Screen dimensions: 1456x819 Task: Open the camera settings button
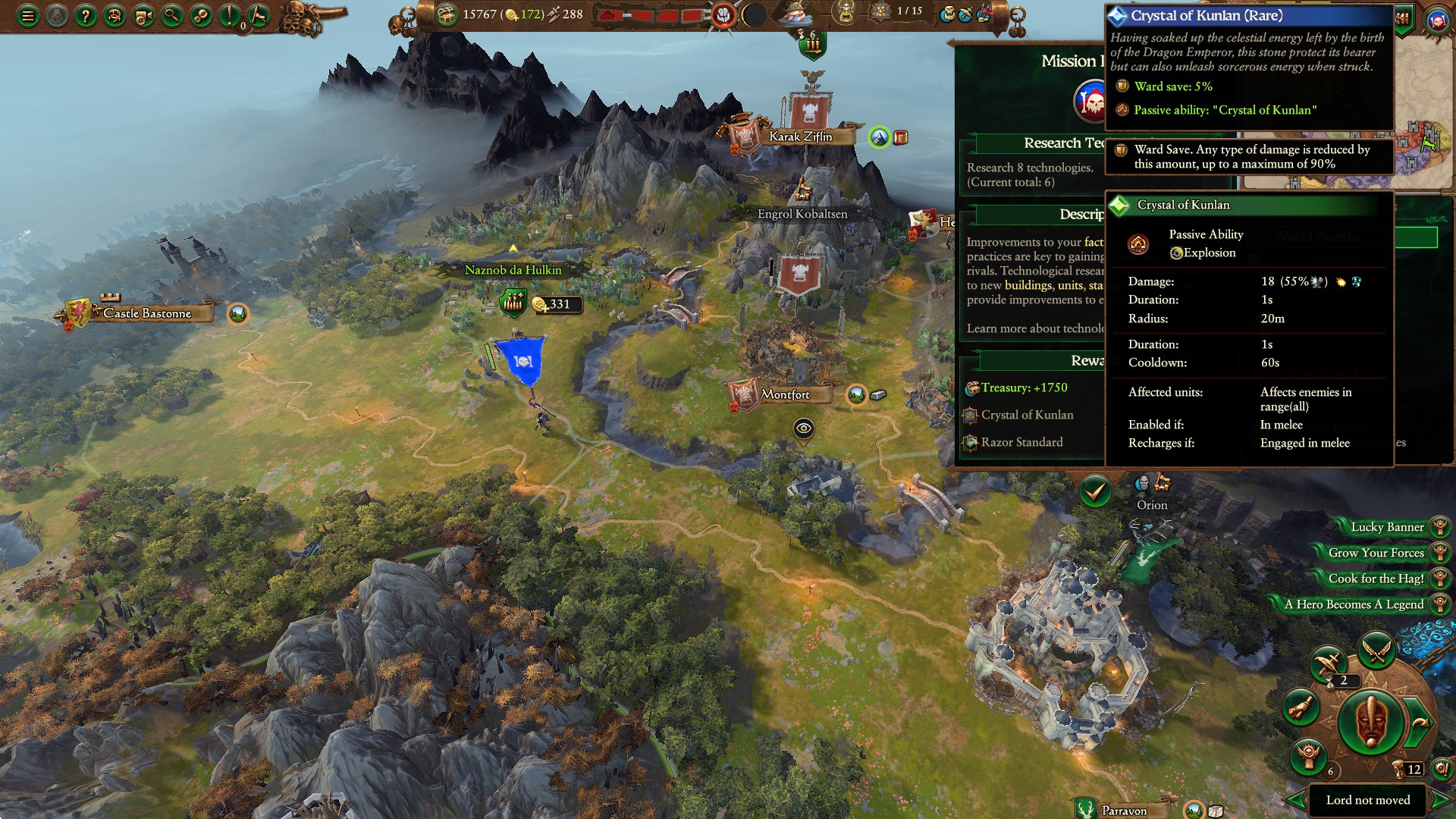(143, 15)
